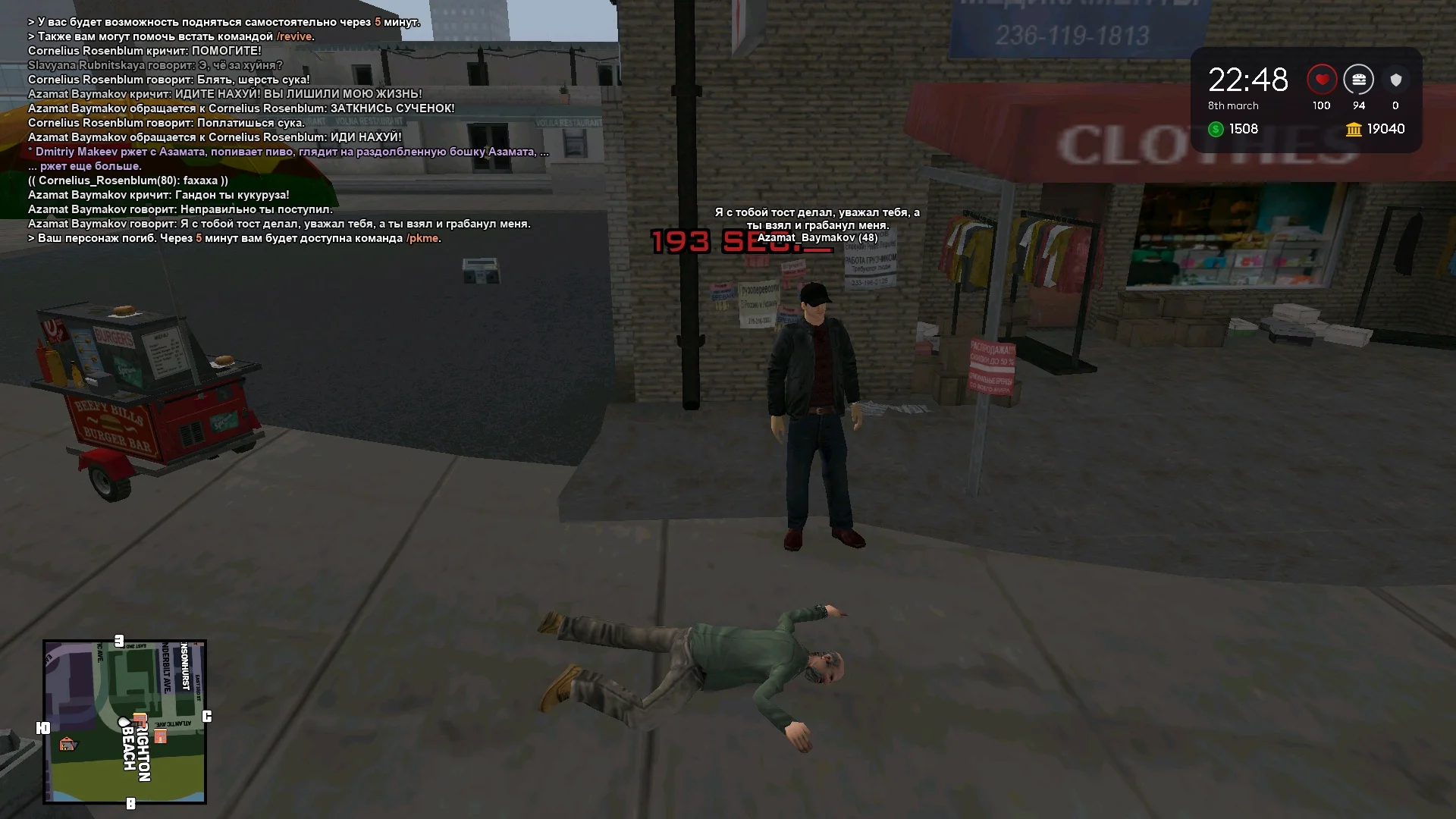Screen dimensions: 1456x819
Task: Click the /revive command in chat
Action: point(294,36)
